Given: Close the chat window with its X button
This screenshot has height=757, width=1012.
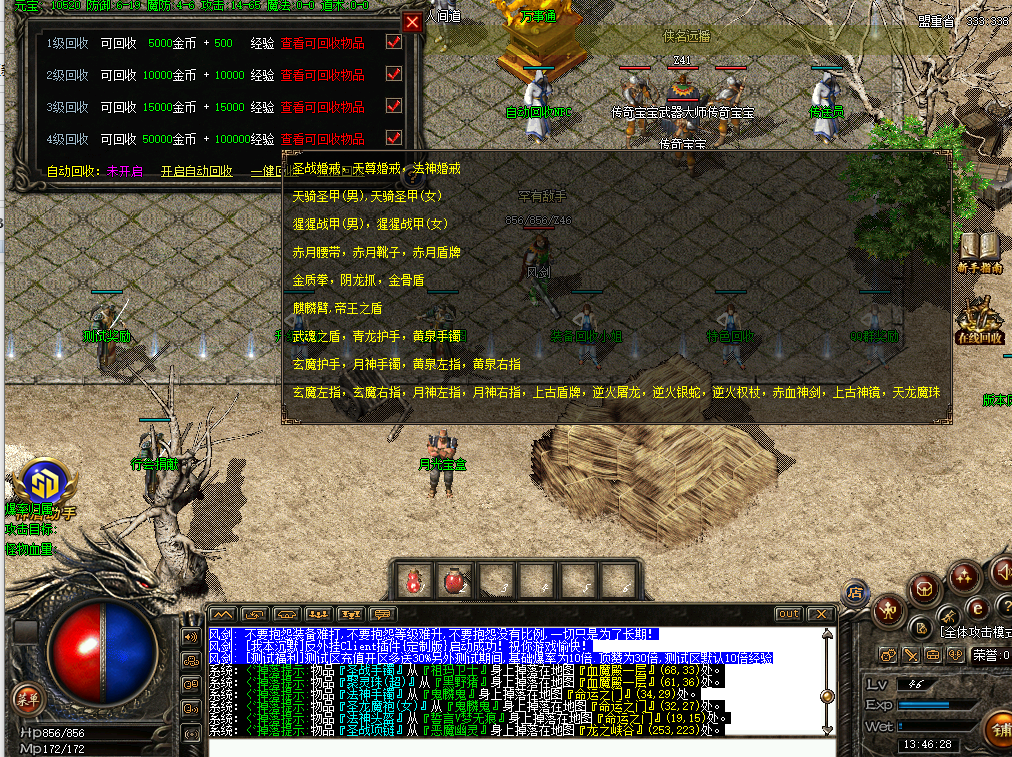Looking at the screenshot, I should (821, 614).
